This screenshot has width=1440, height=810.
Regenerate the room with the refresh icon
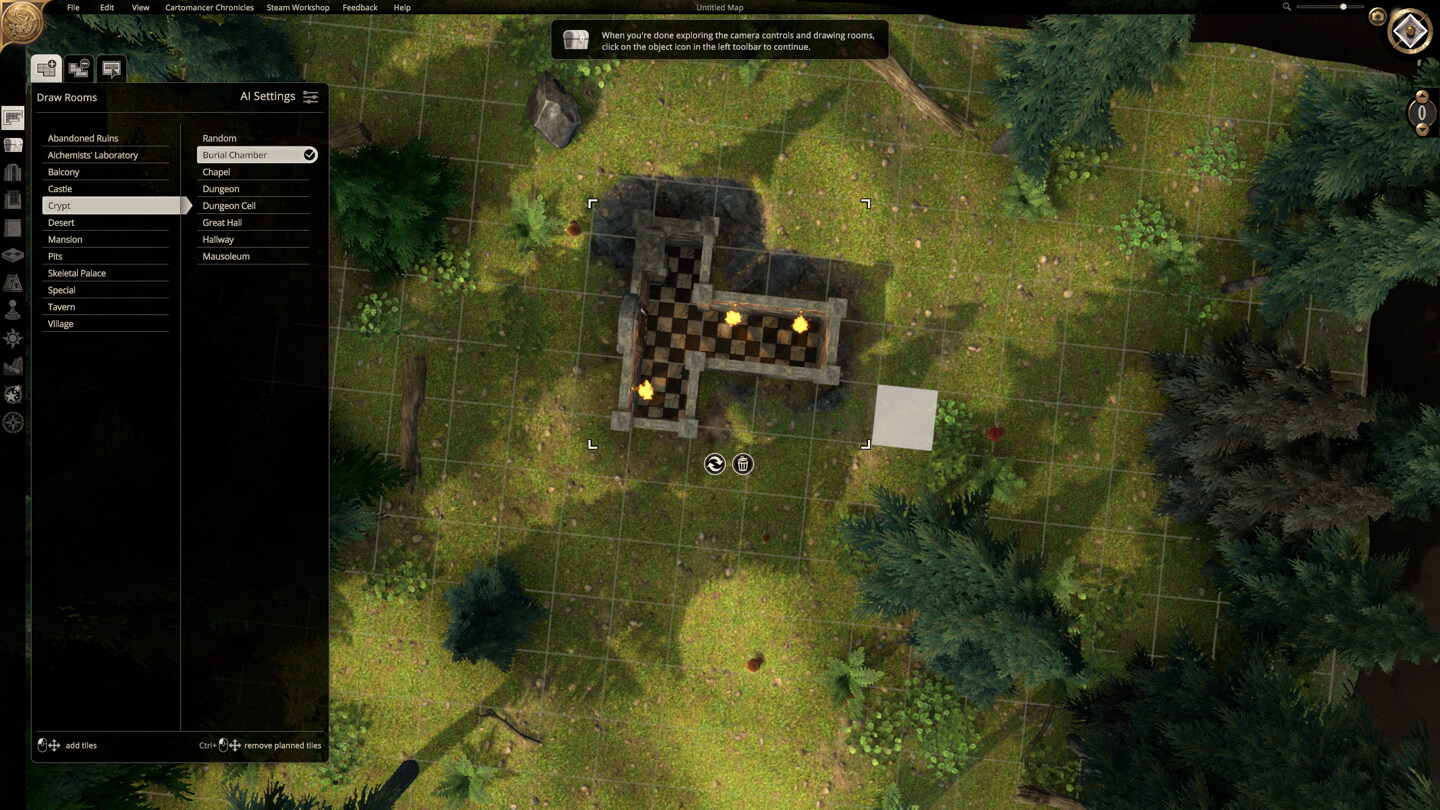(x=714, y=464)
